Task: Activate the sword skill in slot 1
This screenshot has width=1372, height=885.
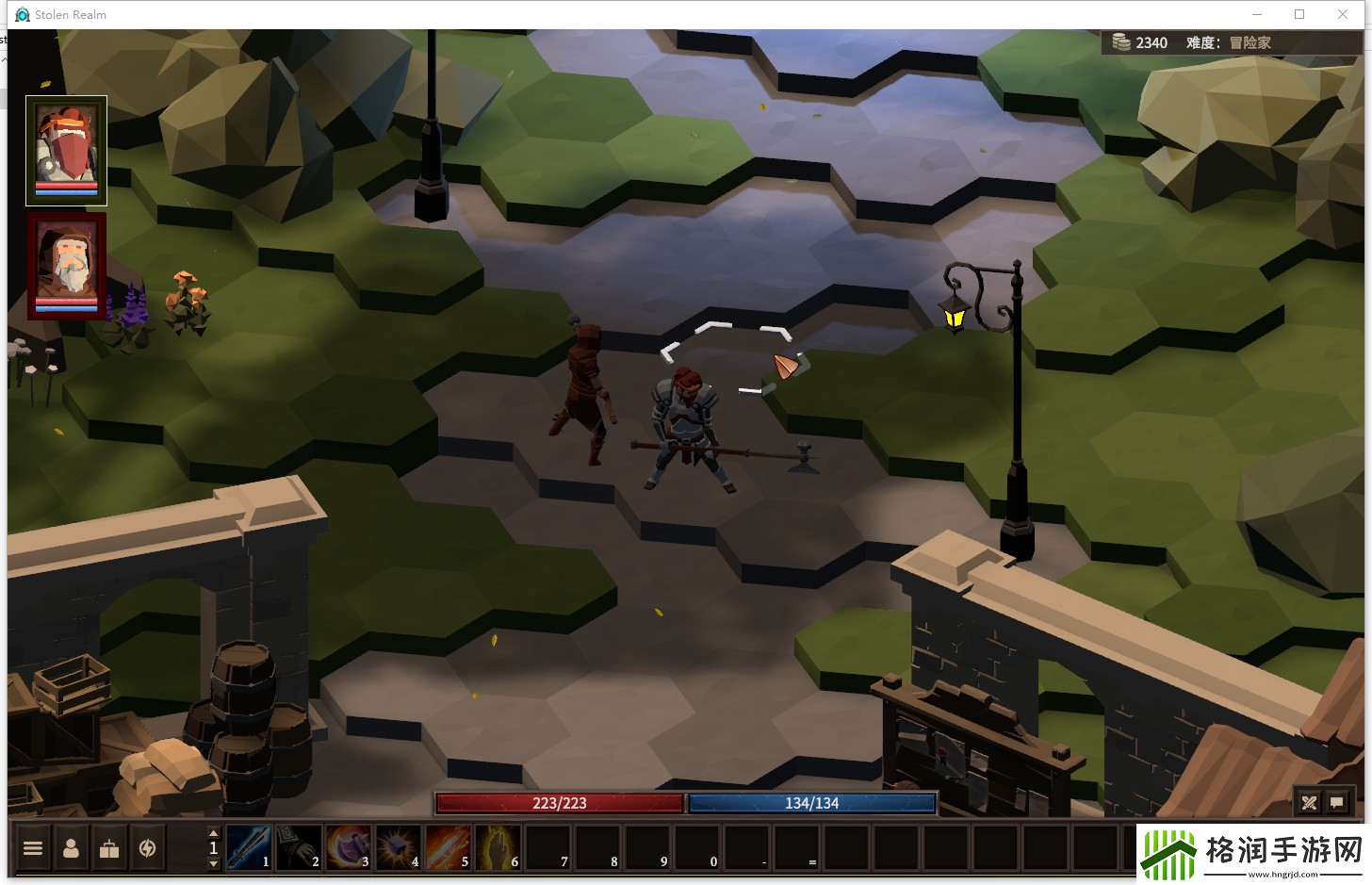Action: (x=249, y=847)
